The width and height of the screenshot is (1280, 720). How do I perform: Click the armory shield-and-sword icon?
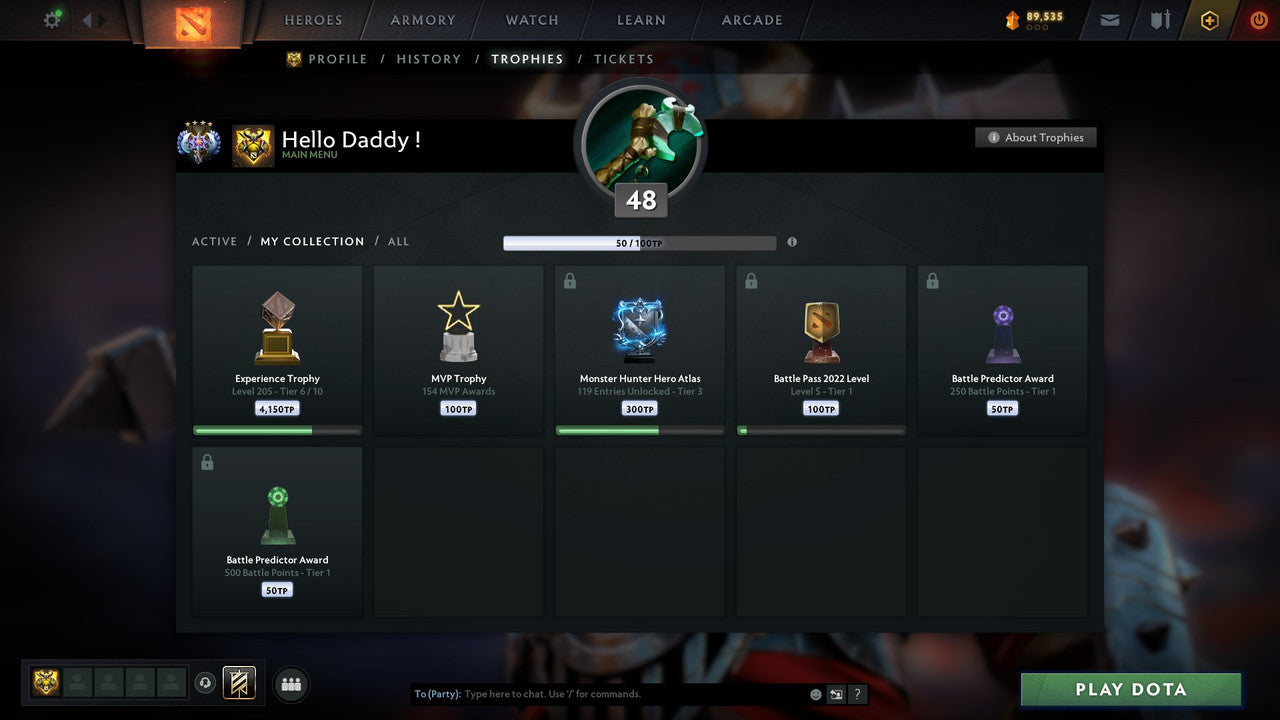1160,19
